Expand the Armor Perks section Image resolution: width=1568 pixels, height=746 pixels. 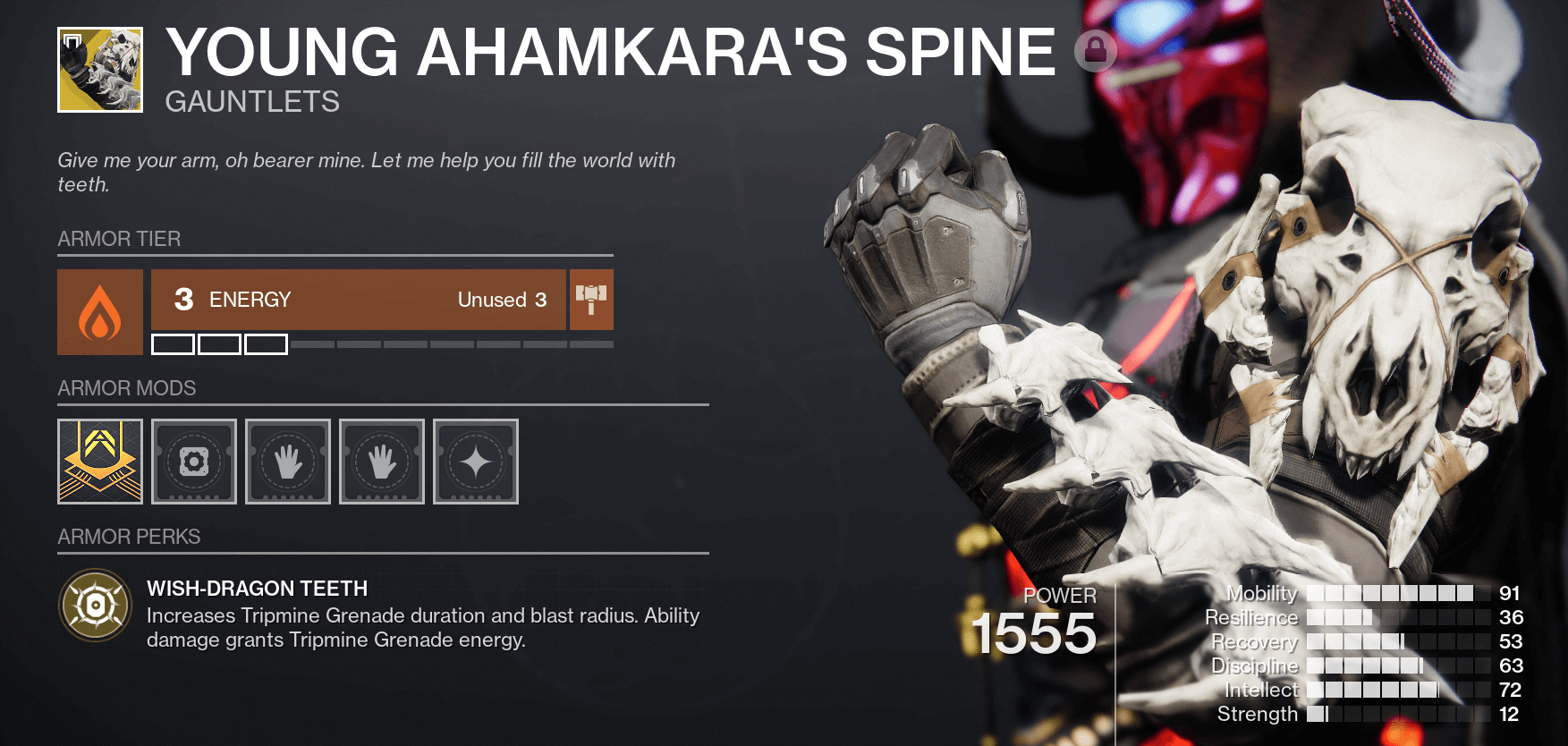click(x=129, y=537)
